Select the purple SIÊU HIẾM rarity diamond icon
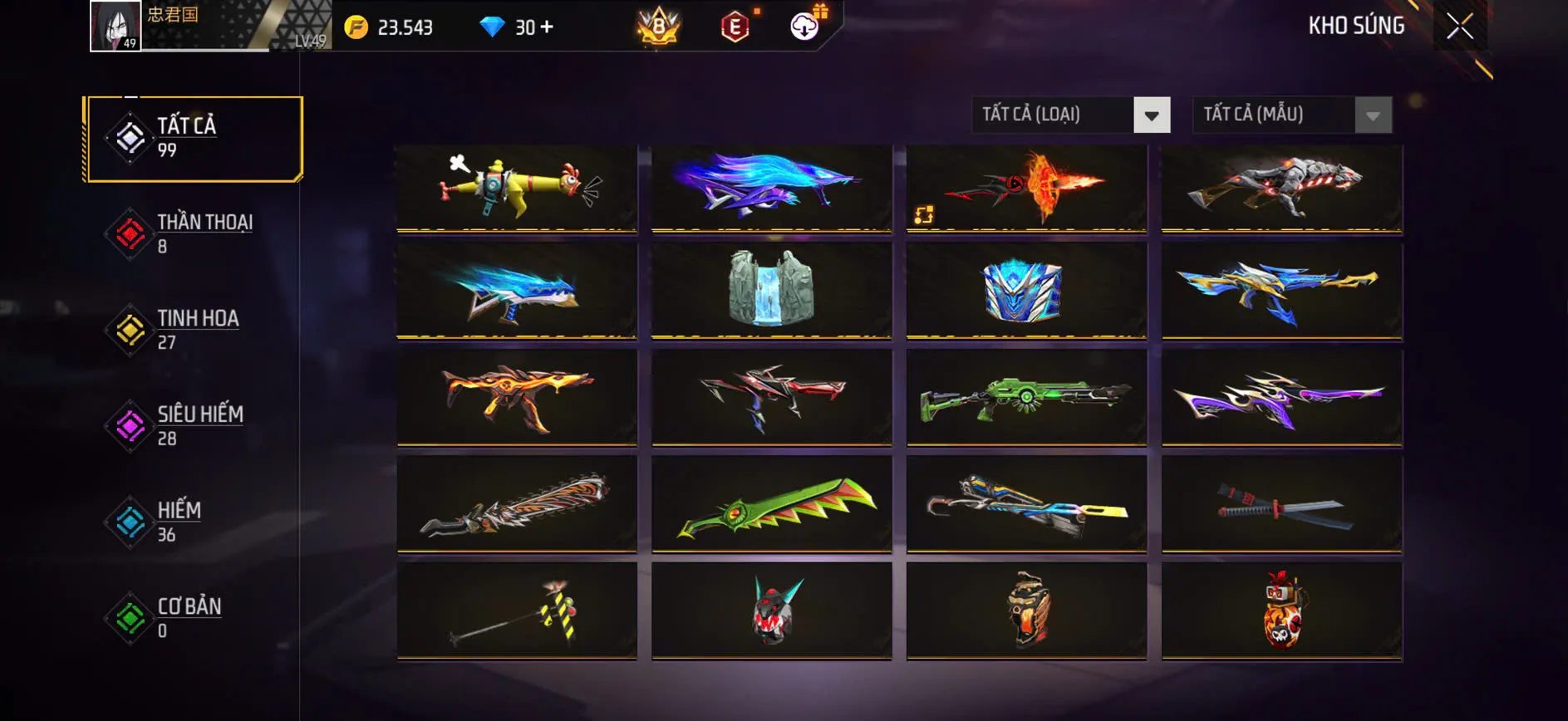Screen dimensions: 1568x721 129,425
